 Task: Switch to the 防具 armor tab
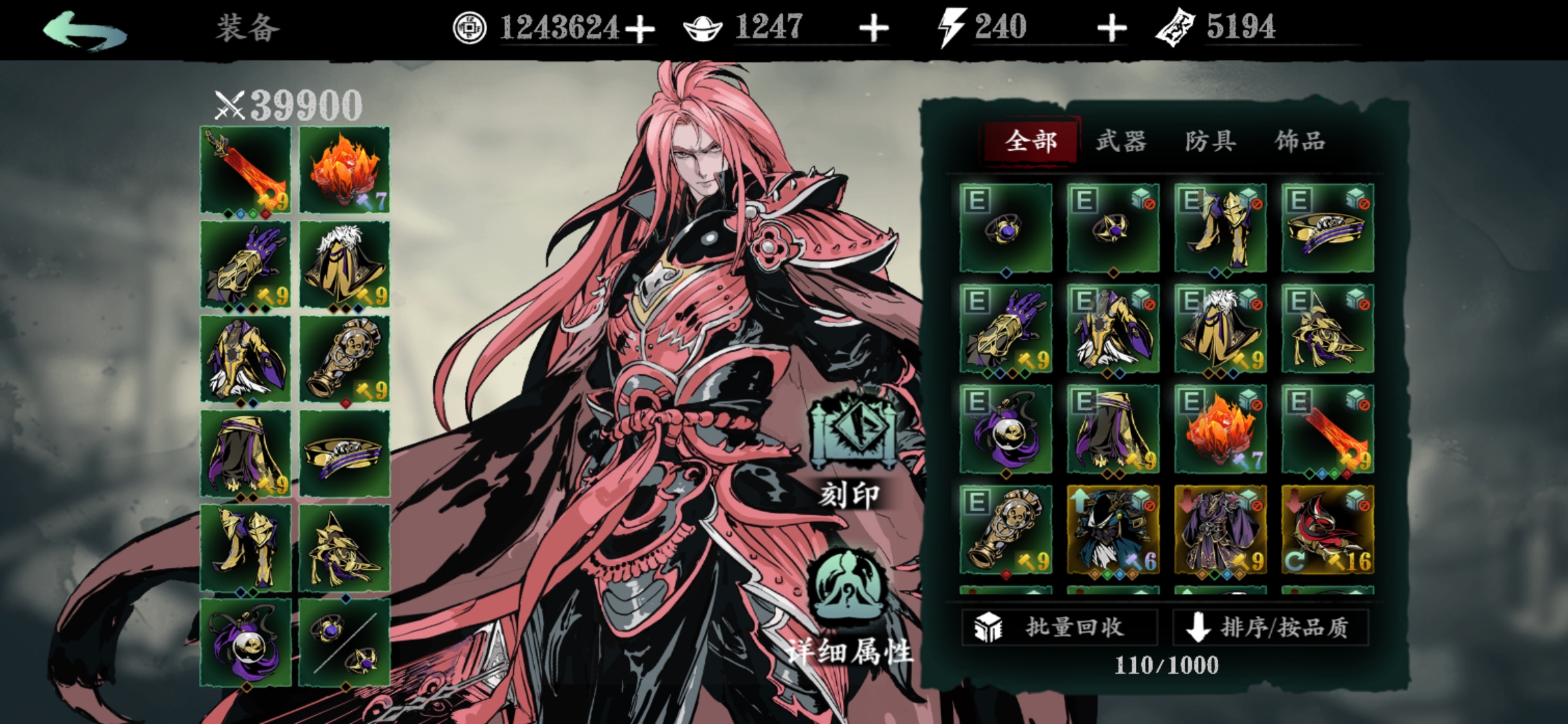[1210, 141]
